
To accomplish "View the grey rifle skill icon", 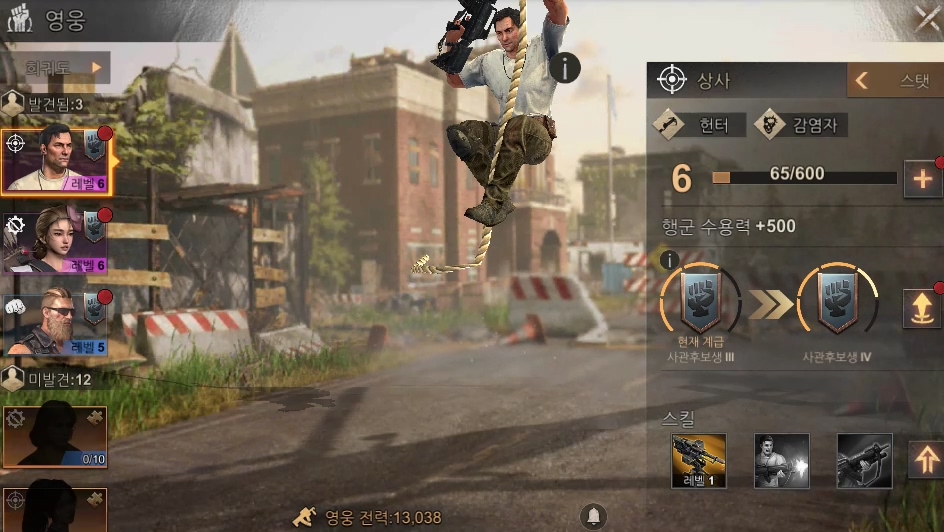I will point(864,460).
